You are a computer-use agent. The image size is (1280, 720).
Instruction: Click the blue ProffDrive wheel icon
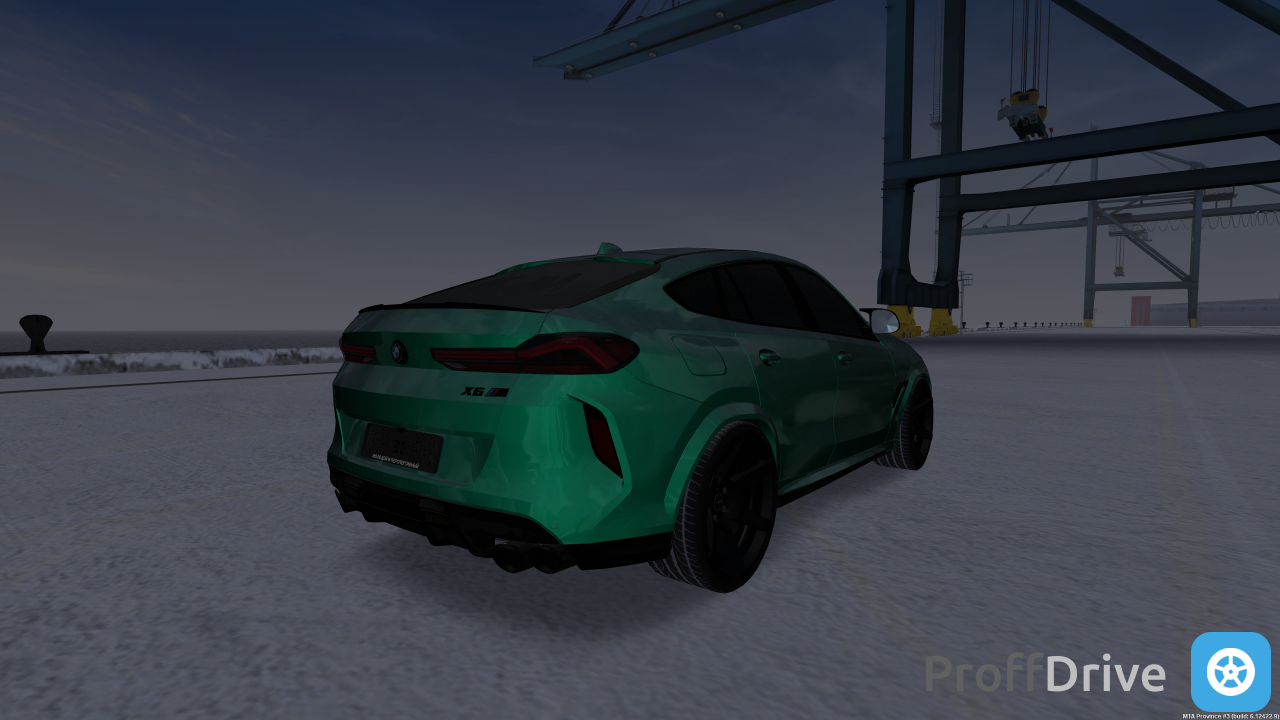(x=1230, y=672)
